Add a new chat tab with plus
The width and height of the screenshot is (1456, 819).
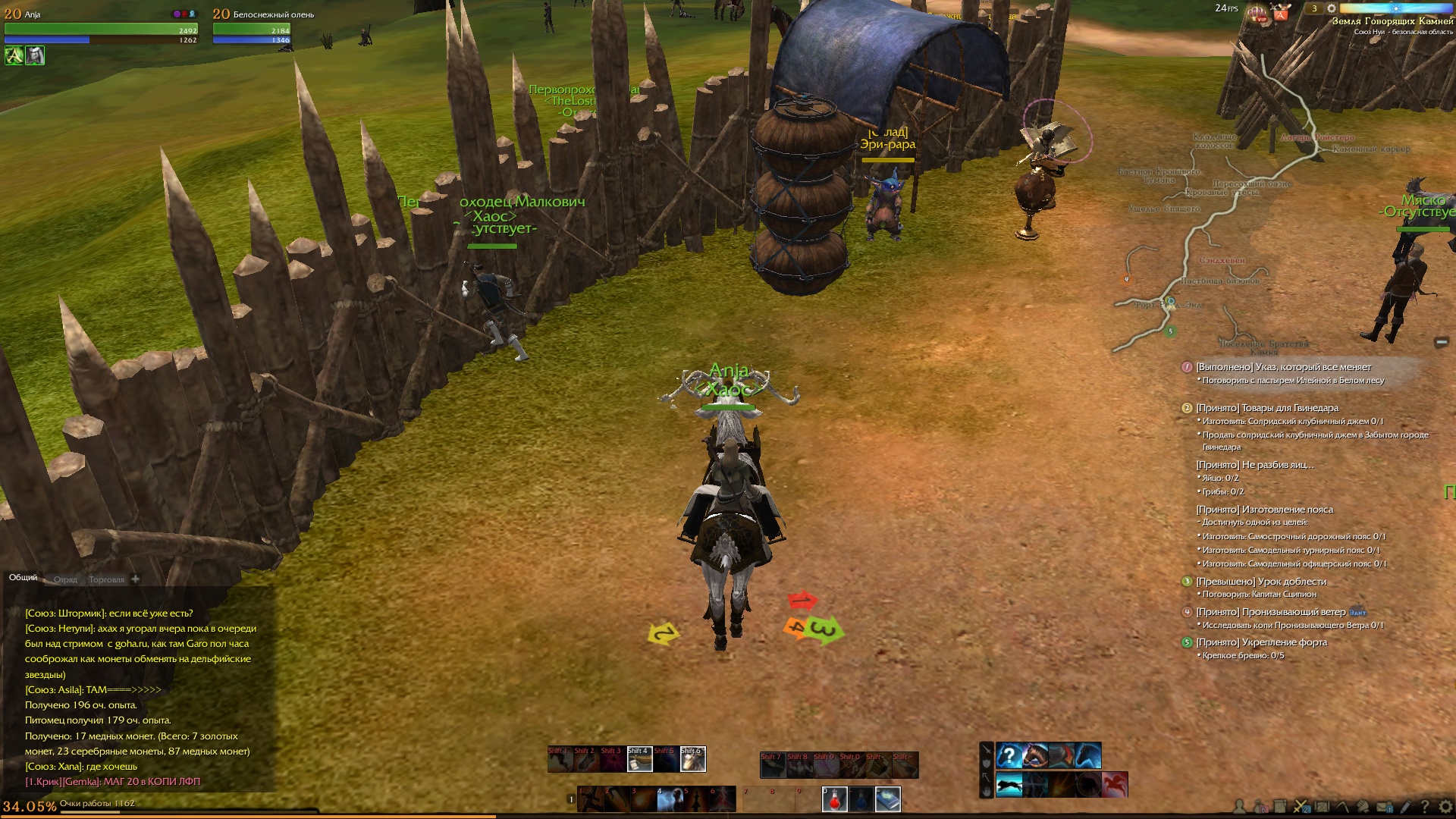pos(135,579)
